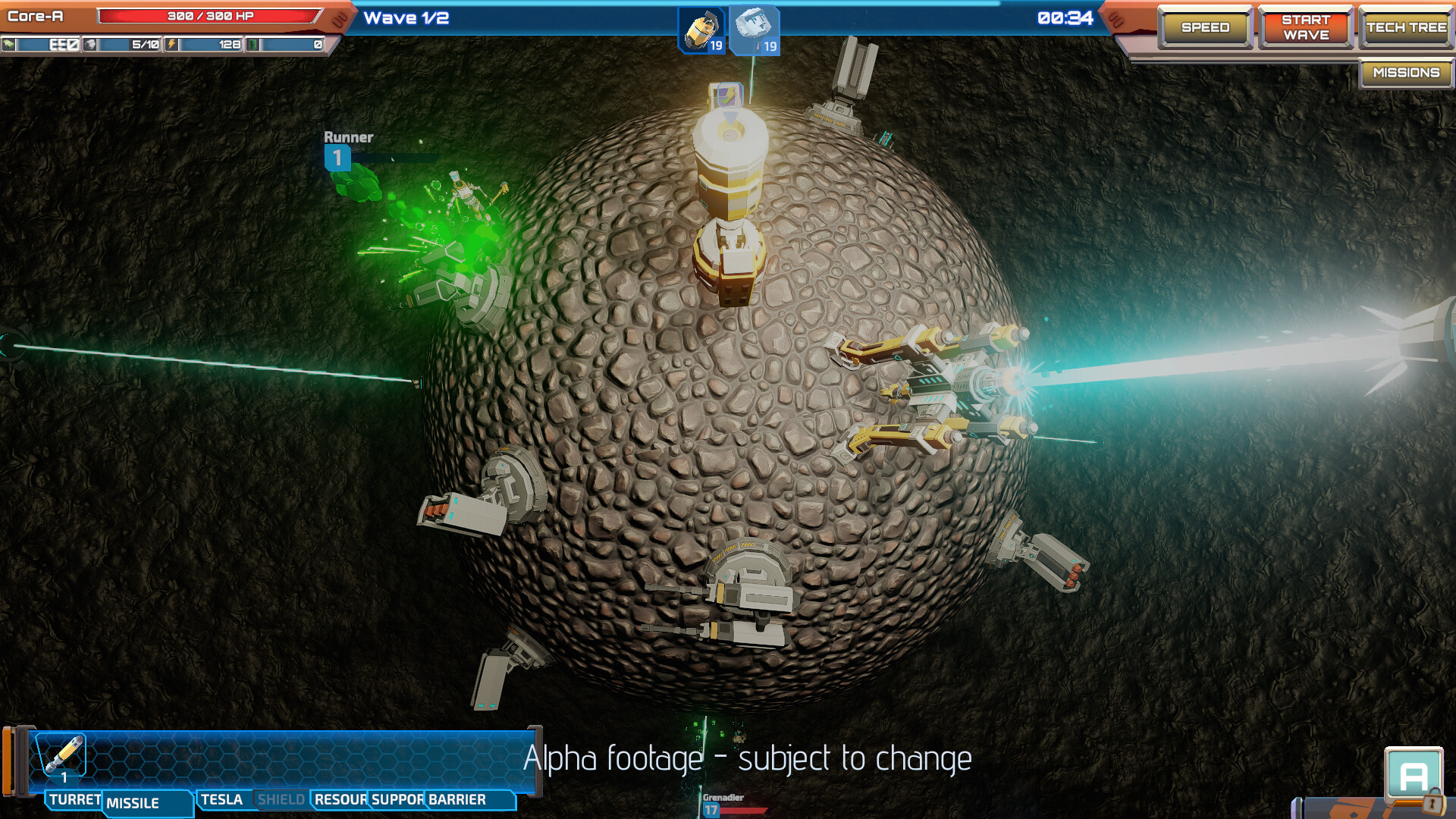Image resolution: width=1456 pixels, height=819 pixels.
Task: Click the battery resource icon showing 0
Action: pyautogui.click(x=253, y=45)
